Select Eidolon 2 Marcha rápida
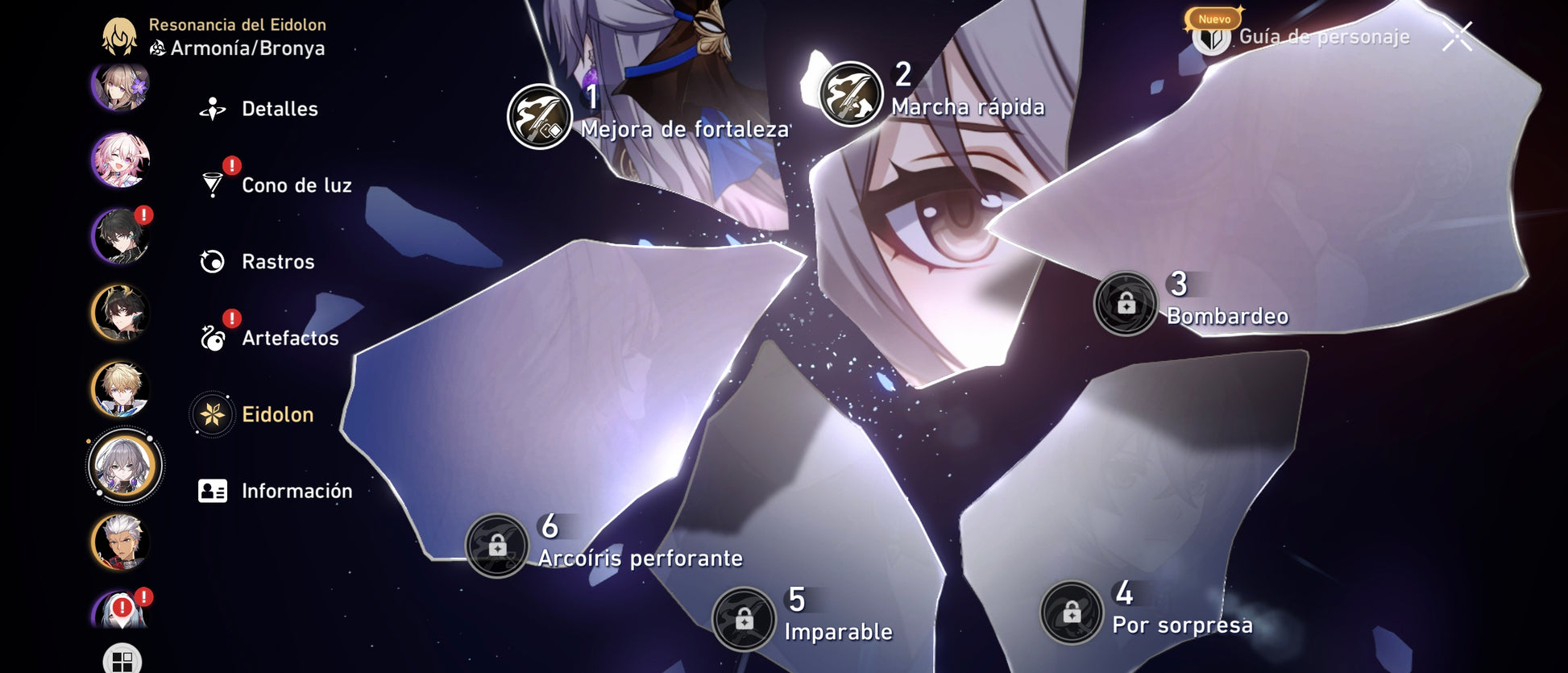This screenshot has height=673, width=1568. tap(850, 94)
